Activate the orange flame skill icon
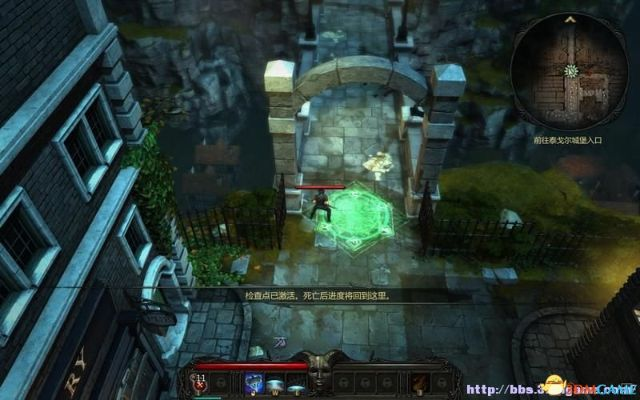This screenshot has width=640, height=400. click(418, 383)
